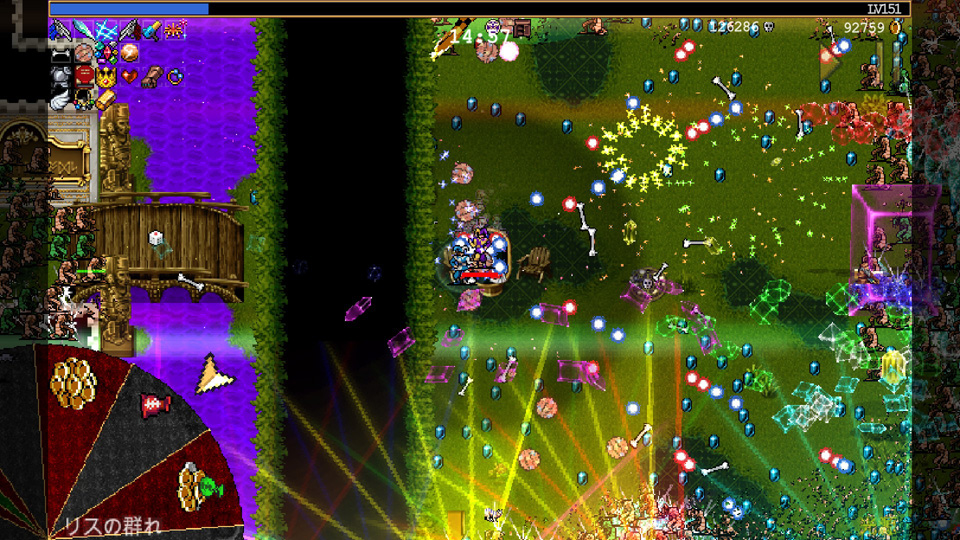Select the blue lightning star weapon icon
The image size is (960, 540).
(106, 30)
